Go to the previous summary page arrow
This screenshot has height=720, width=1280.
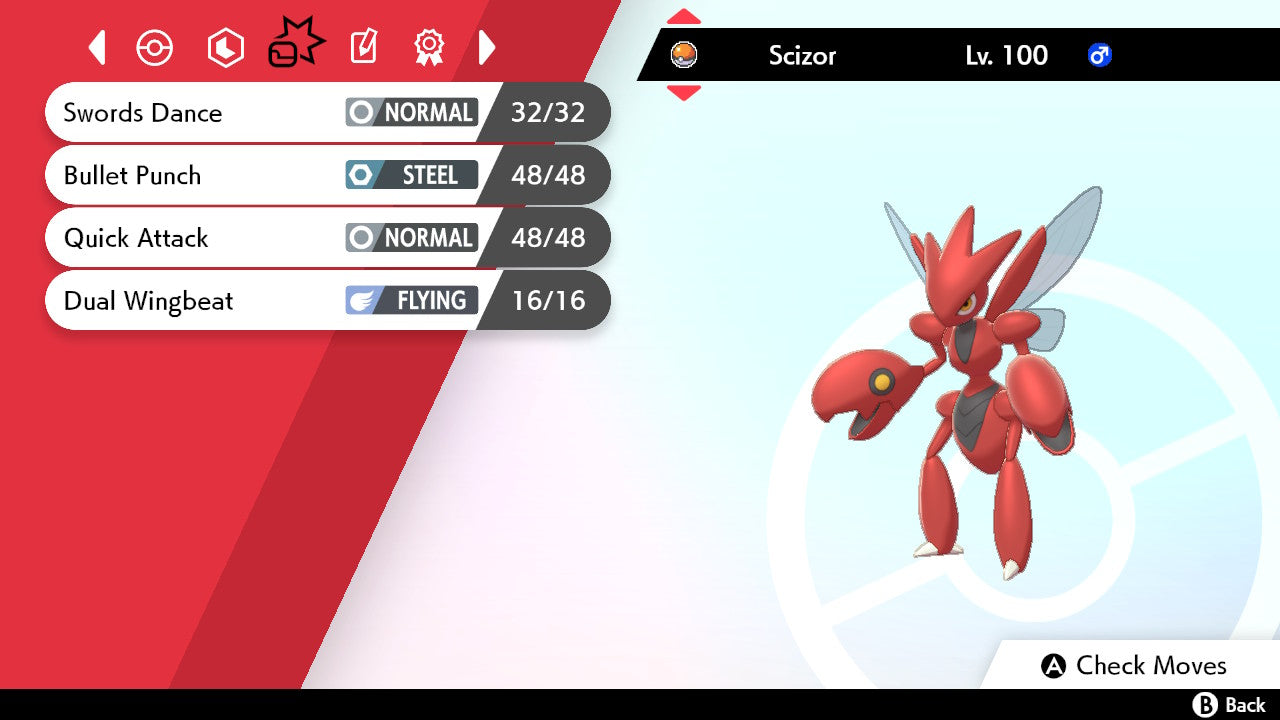click(97, 47)
